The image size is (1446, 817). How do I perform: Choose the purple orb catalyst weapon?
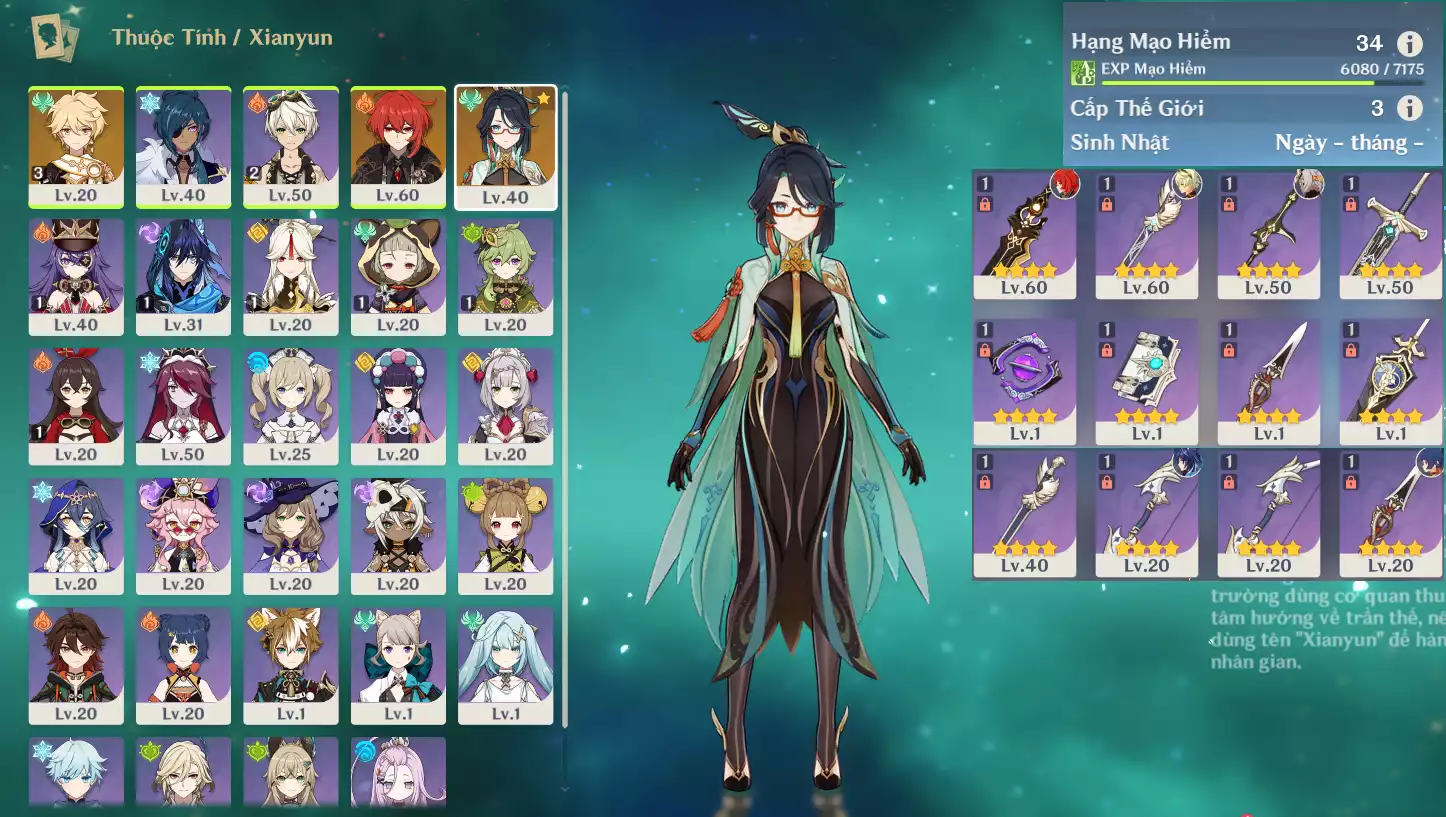point(1024,382)
